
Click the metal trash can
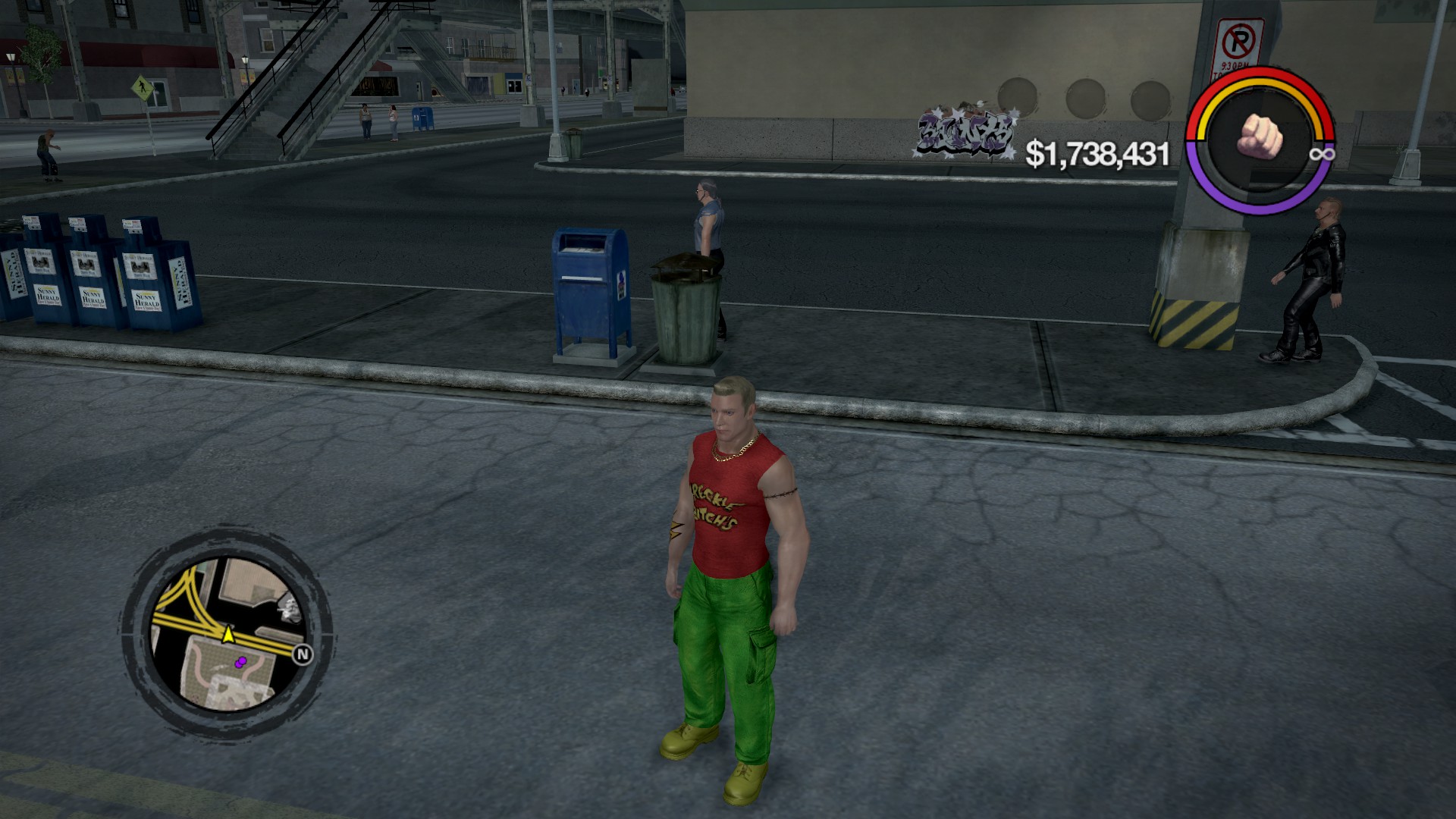click(684, 311)
